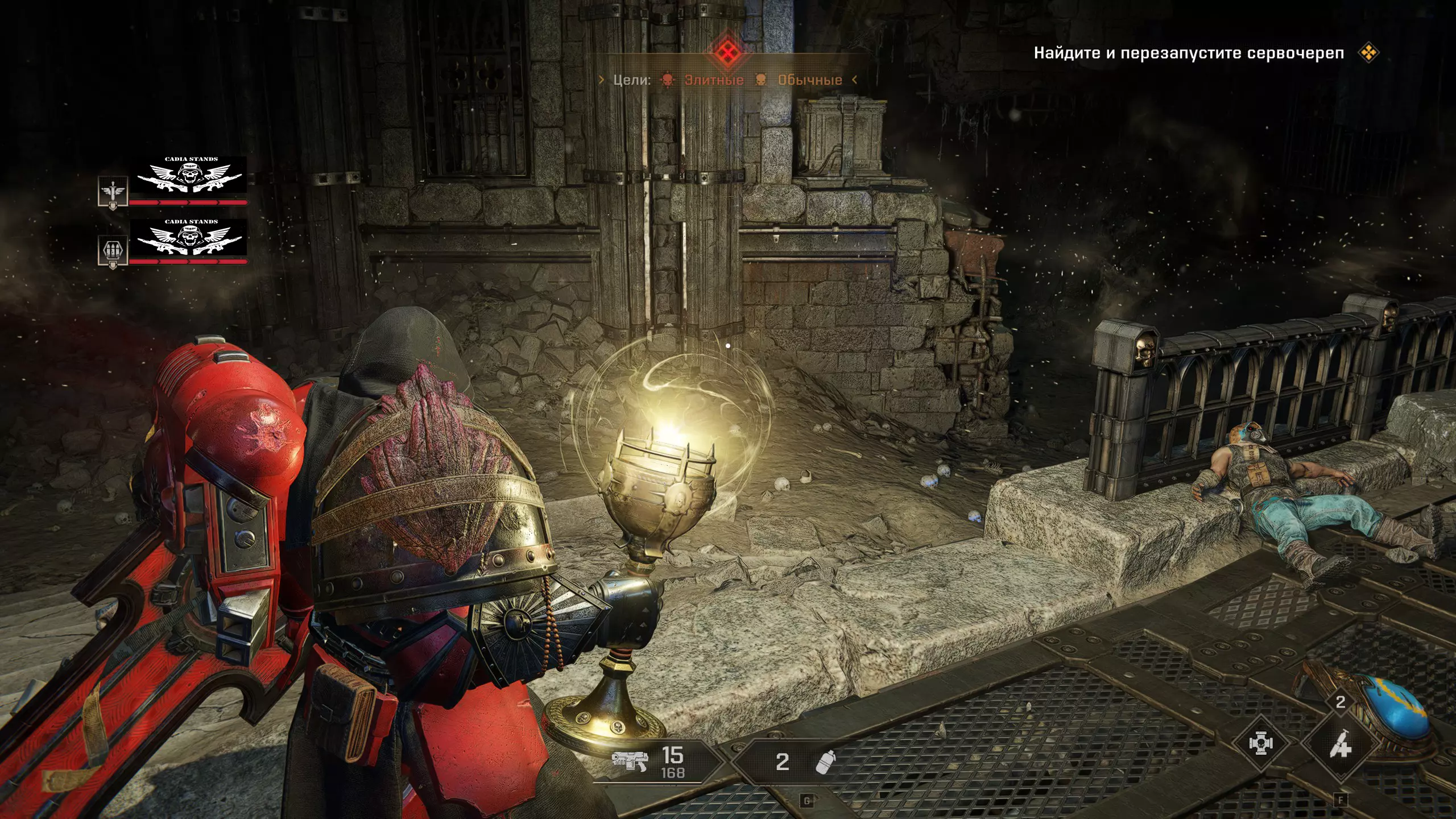Image resolution: width=1456 pixels, height=819 pixels.
Task: Choose the Элитные target filter
Action: click(x=714, y=80)
